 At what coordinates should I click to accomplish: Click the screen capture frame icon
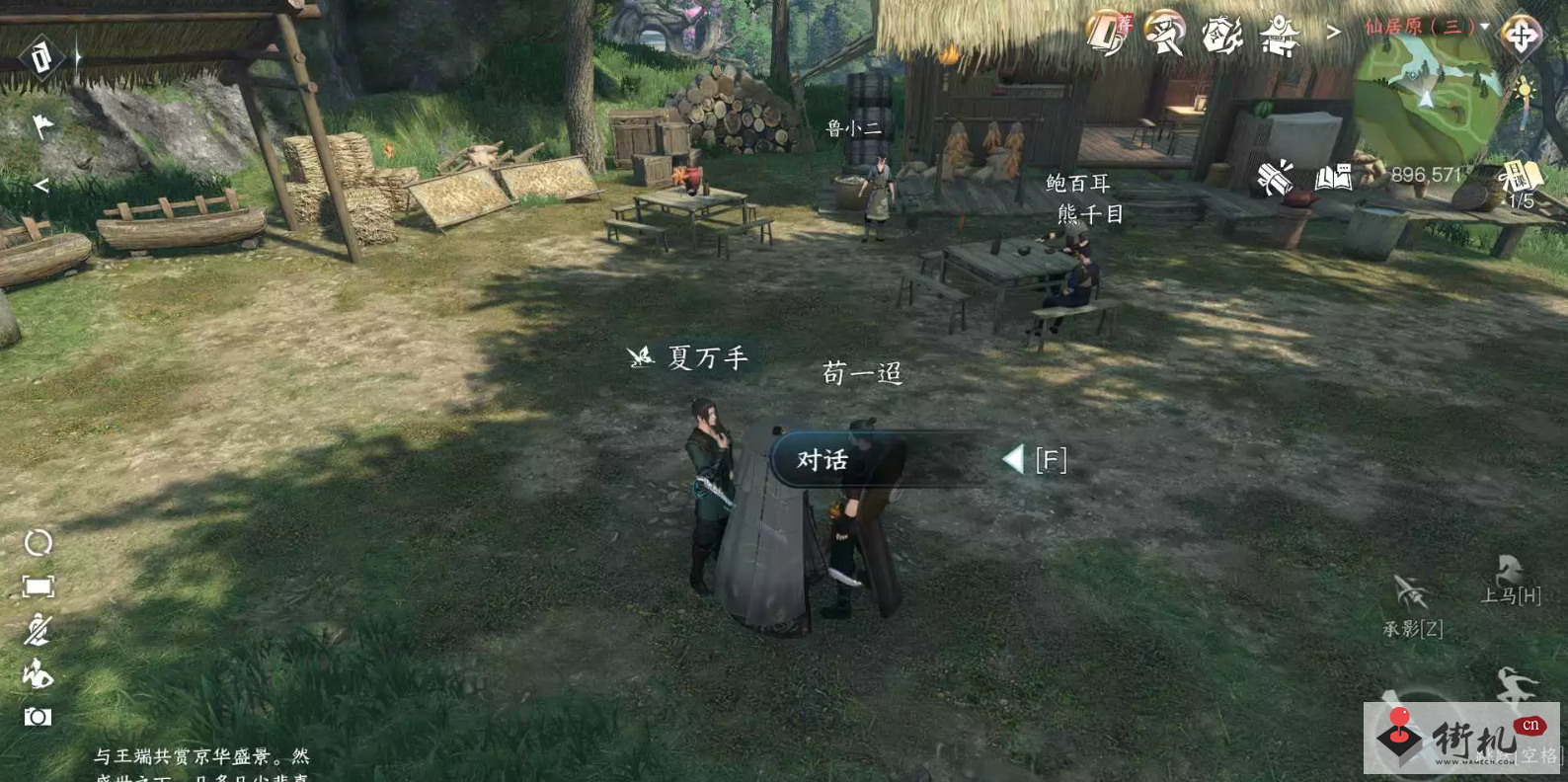tap(38, 585)
